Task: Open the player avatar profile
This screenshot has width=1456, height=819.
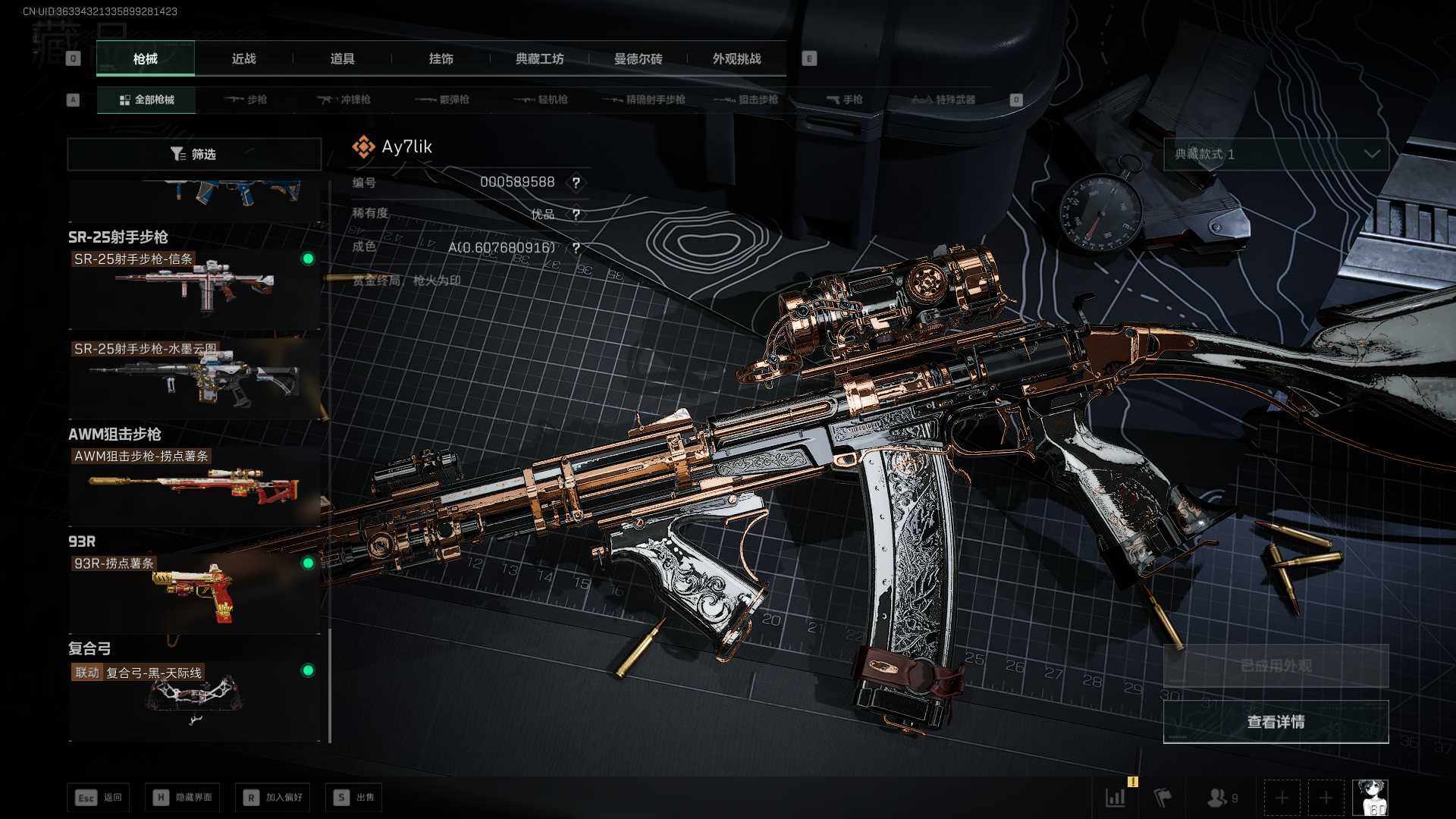Action: click(x=1370, y=798)
